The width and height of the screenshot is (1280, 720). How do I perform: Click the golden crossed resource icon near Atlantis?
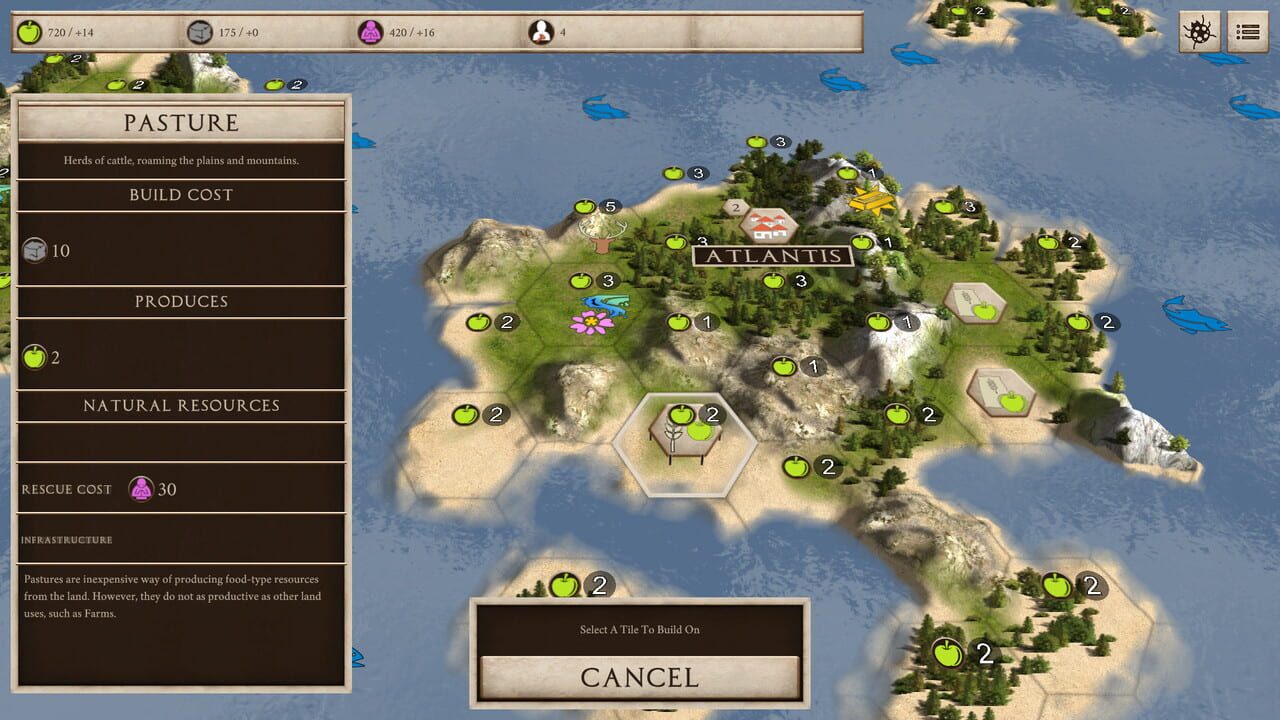click(869, 201)
